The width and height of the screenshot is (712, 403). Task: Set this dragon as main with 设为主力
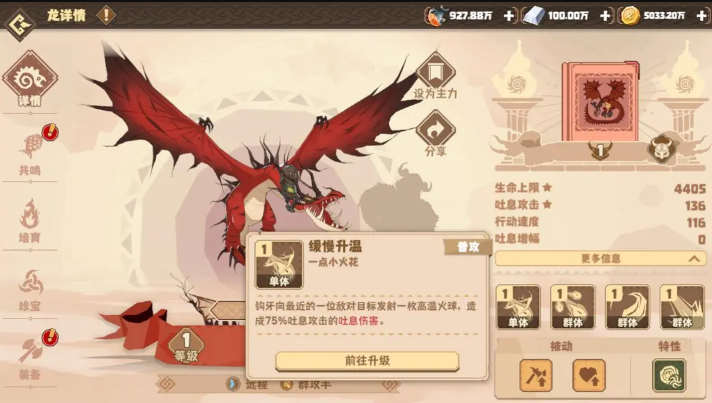point(435,76)
